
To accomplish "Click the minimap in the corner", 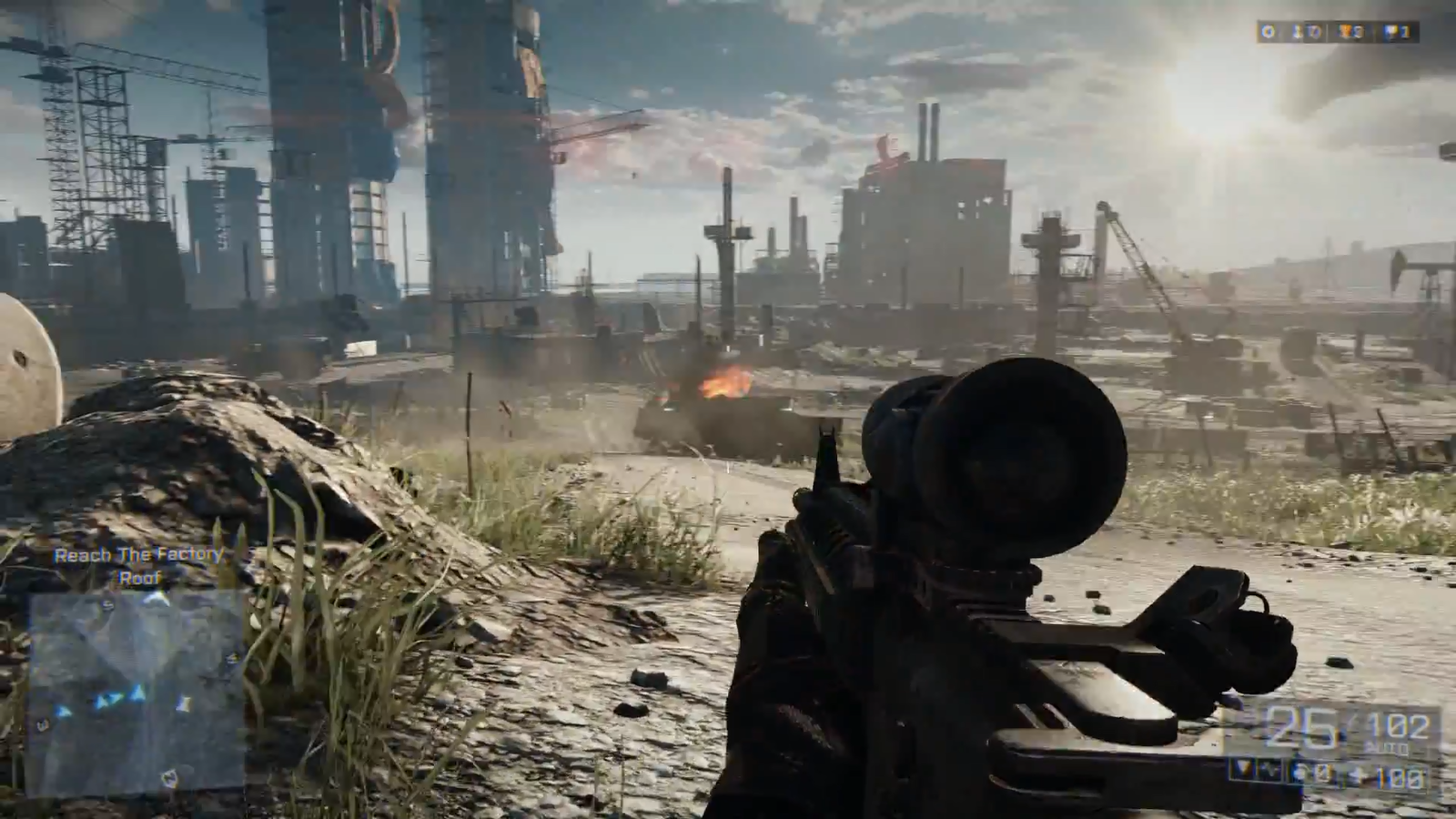I will pyautogui.click(x=136, y=690).
